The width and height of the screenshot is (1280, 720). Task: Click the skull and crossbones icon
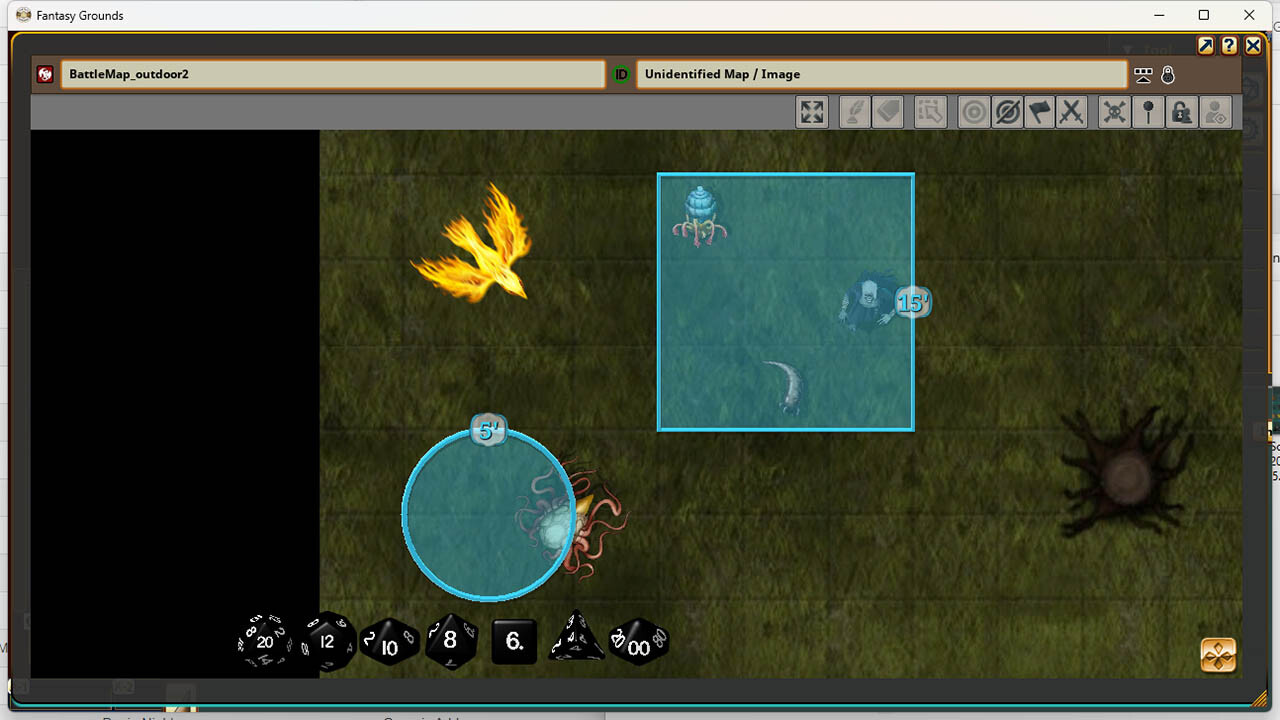(x=1113, y=112)
